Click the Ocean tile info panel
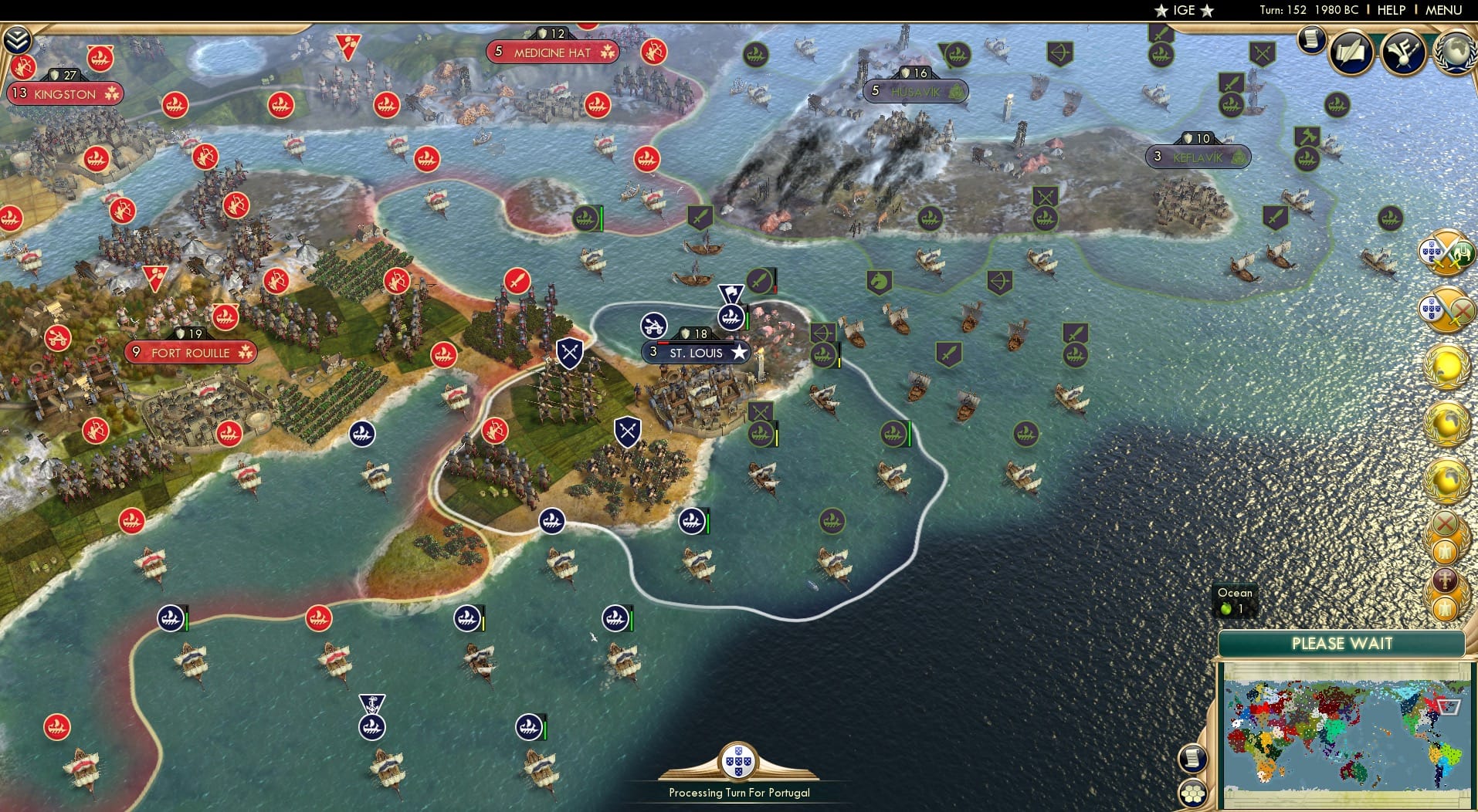 click(1235, 601)
